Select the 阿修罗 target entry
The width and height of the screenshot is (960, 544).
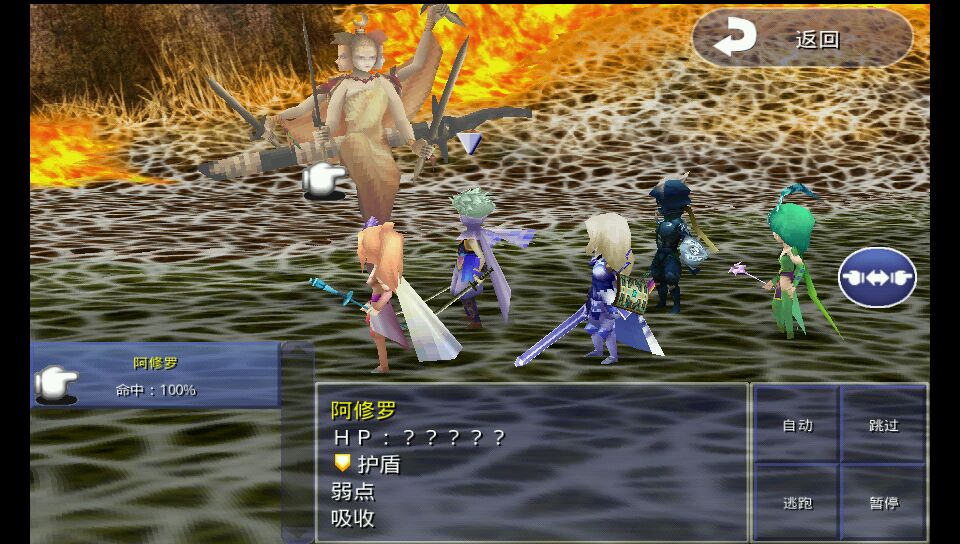pyautogui.click(x=155, y=376)
